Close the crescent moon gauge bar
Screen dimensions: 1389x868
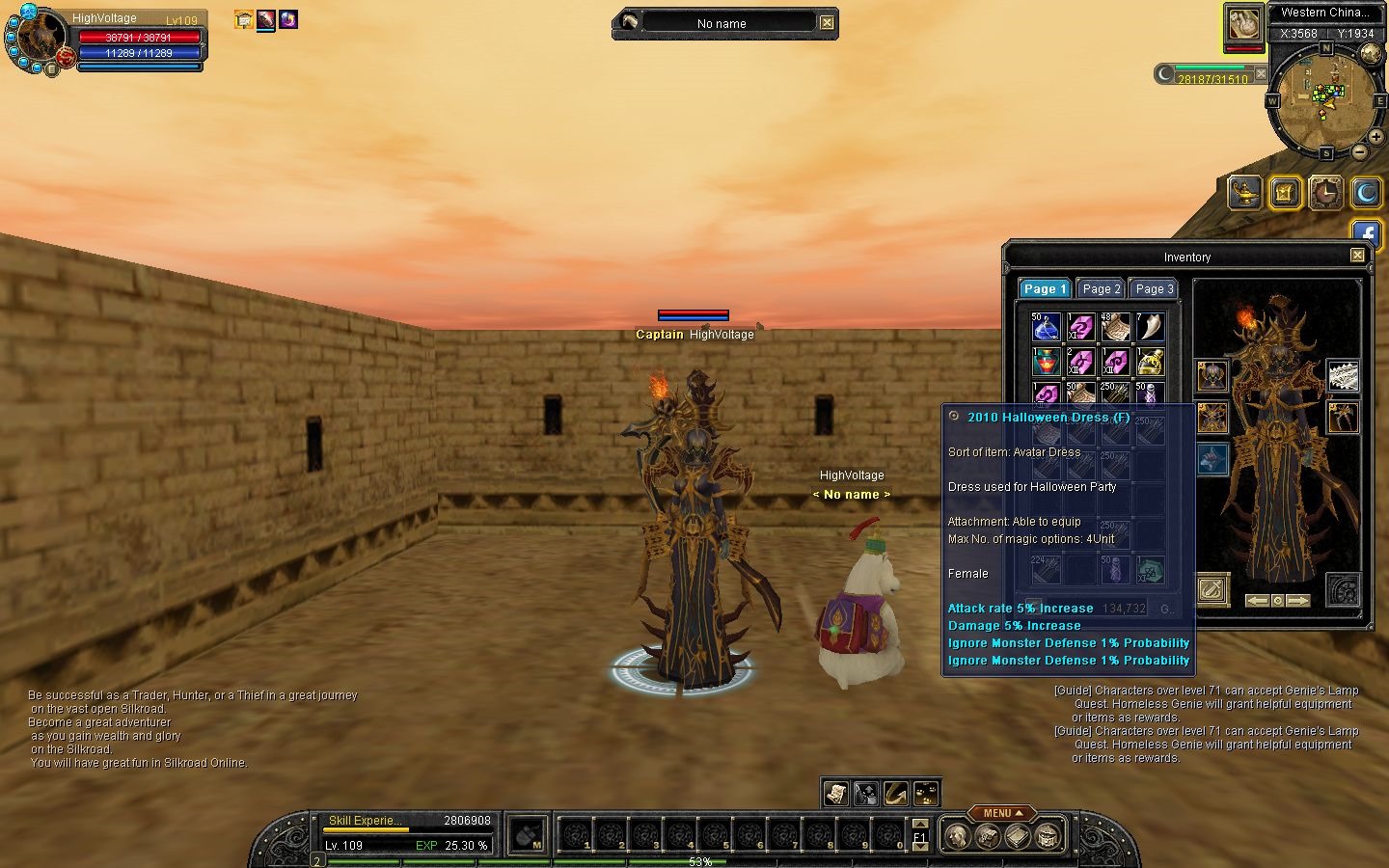click(x=1261, y=73)
